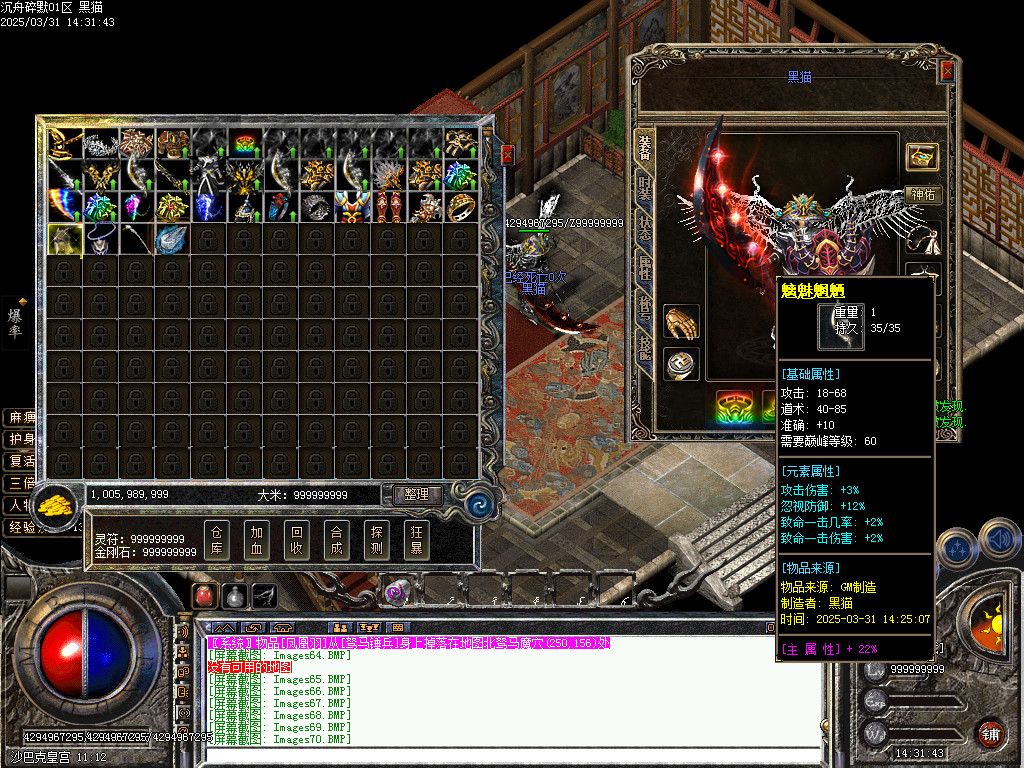This screenshot has width=1024, height=768.
Task: Switch to the 时装 fashion tab
Action: (x=644, y=186)
